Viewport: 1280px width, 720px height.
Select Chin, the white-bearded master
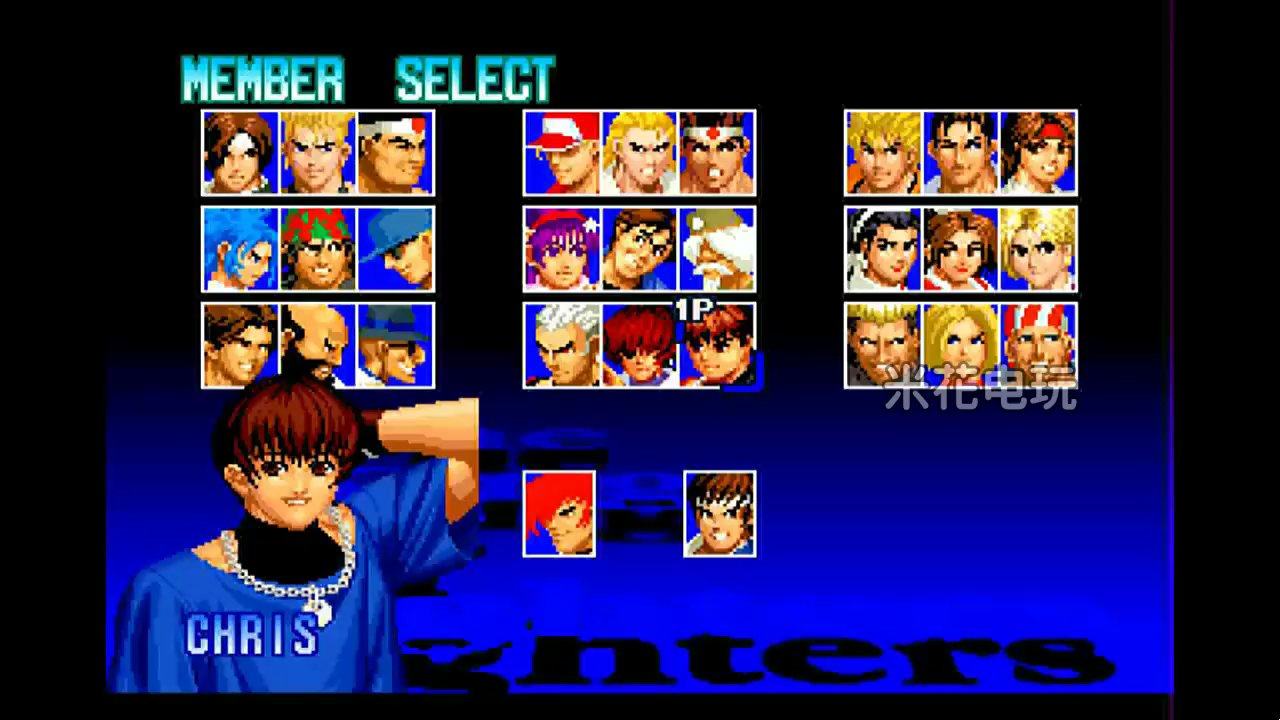tap(715, 248)
